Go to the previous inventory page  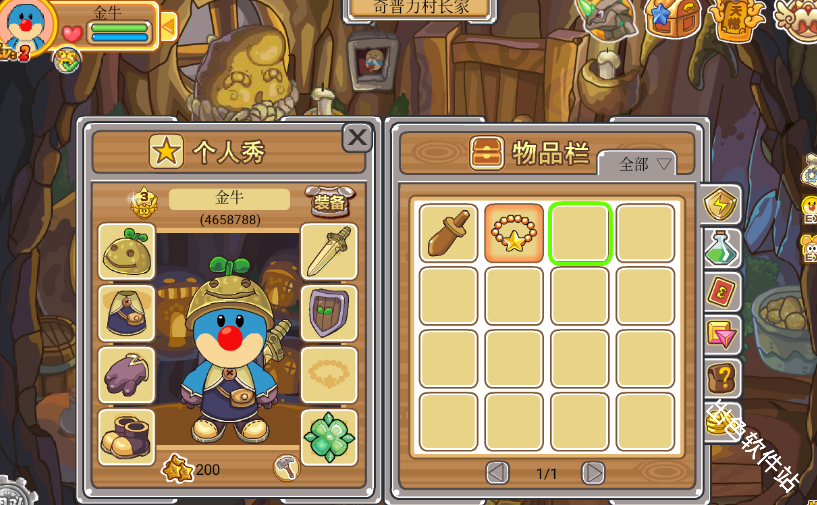pos(497,473)
